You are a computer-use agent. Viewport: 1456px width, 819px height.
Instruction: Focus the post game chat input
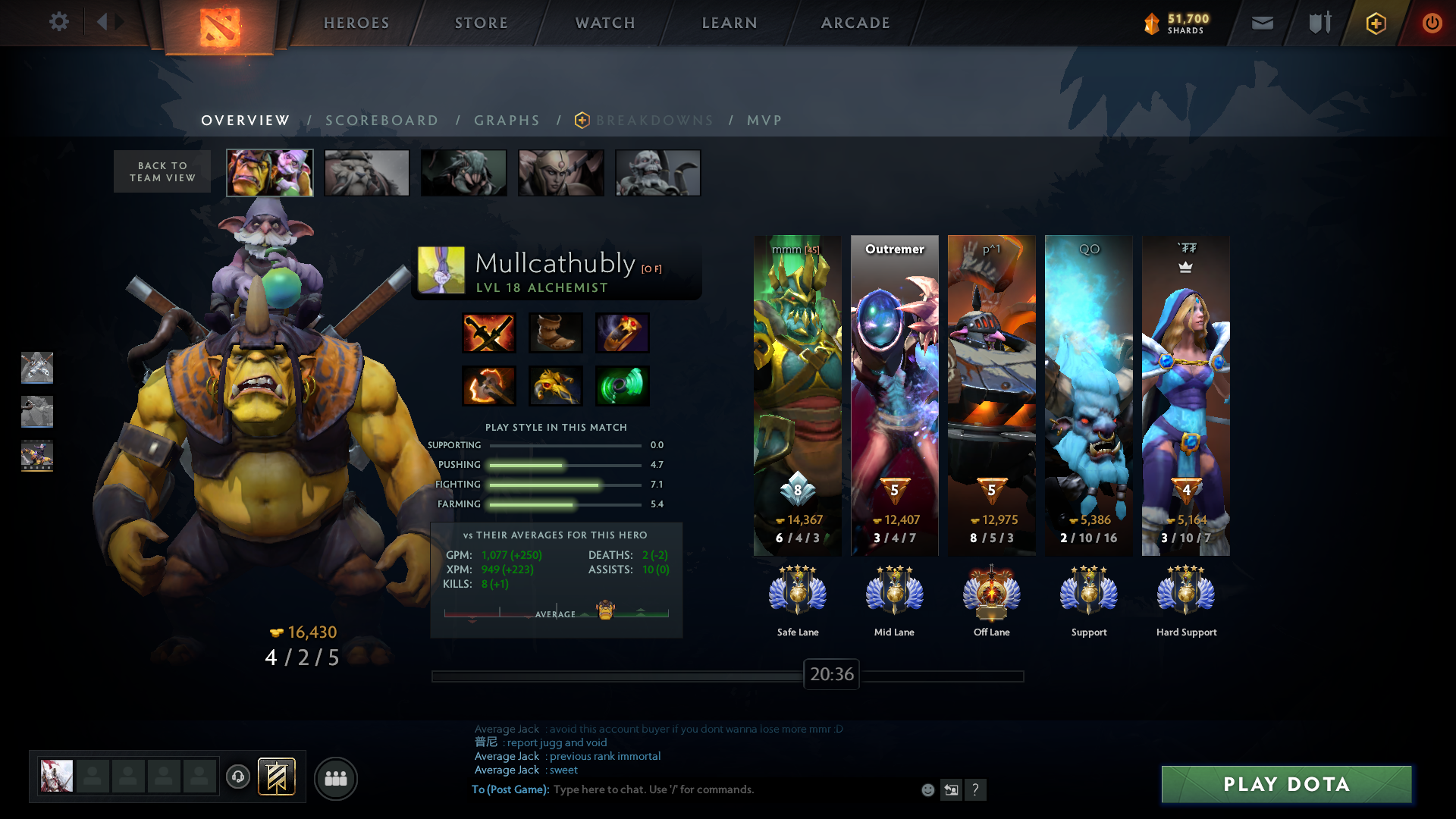point(728,789)
